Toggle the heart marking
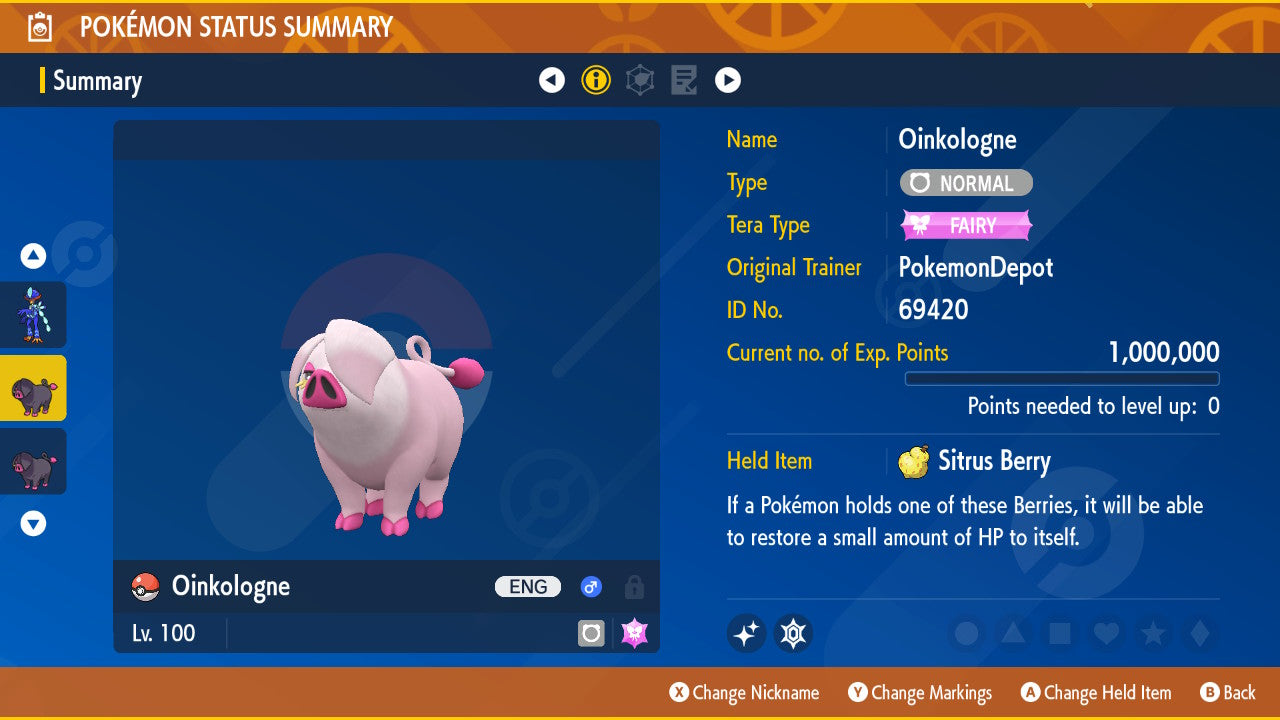 (x=1106, y=633)
